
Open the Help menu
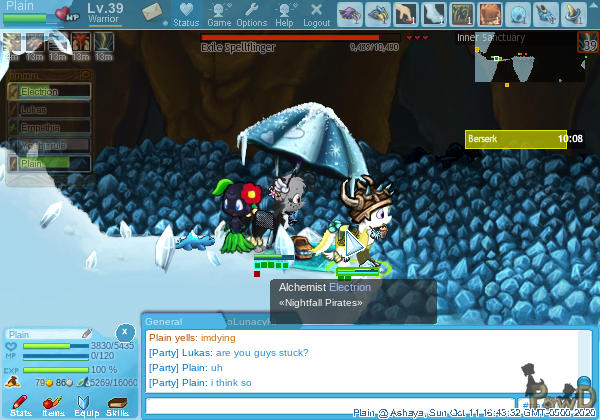[284, 13]
